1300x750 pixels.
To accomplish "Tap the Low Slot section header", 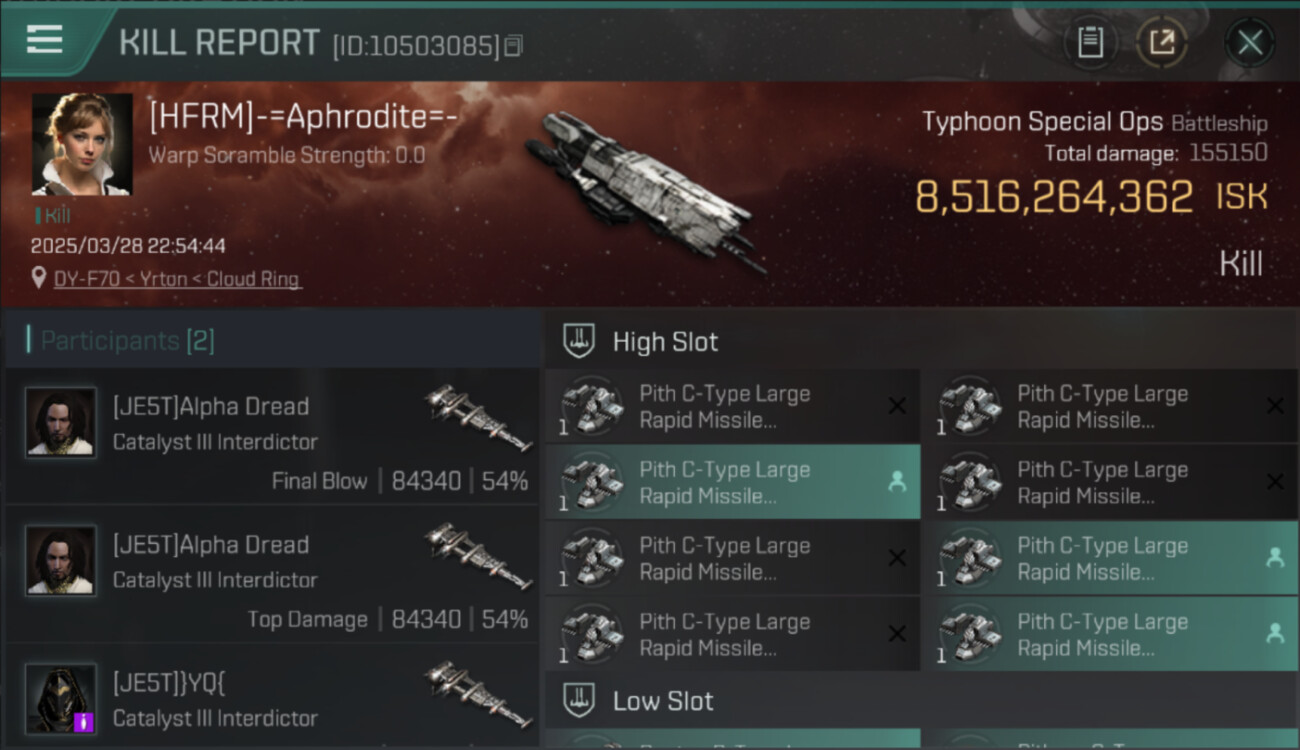I will click(663, 701).
